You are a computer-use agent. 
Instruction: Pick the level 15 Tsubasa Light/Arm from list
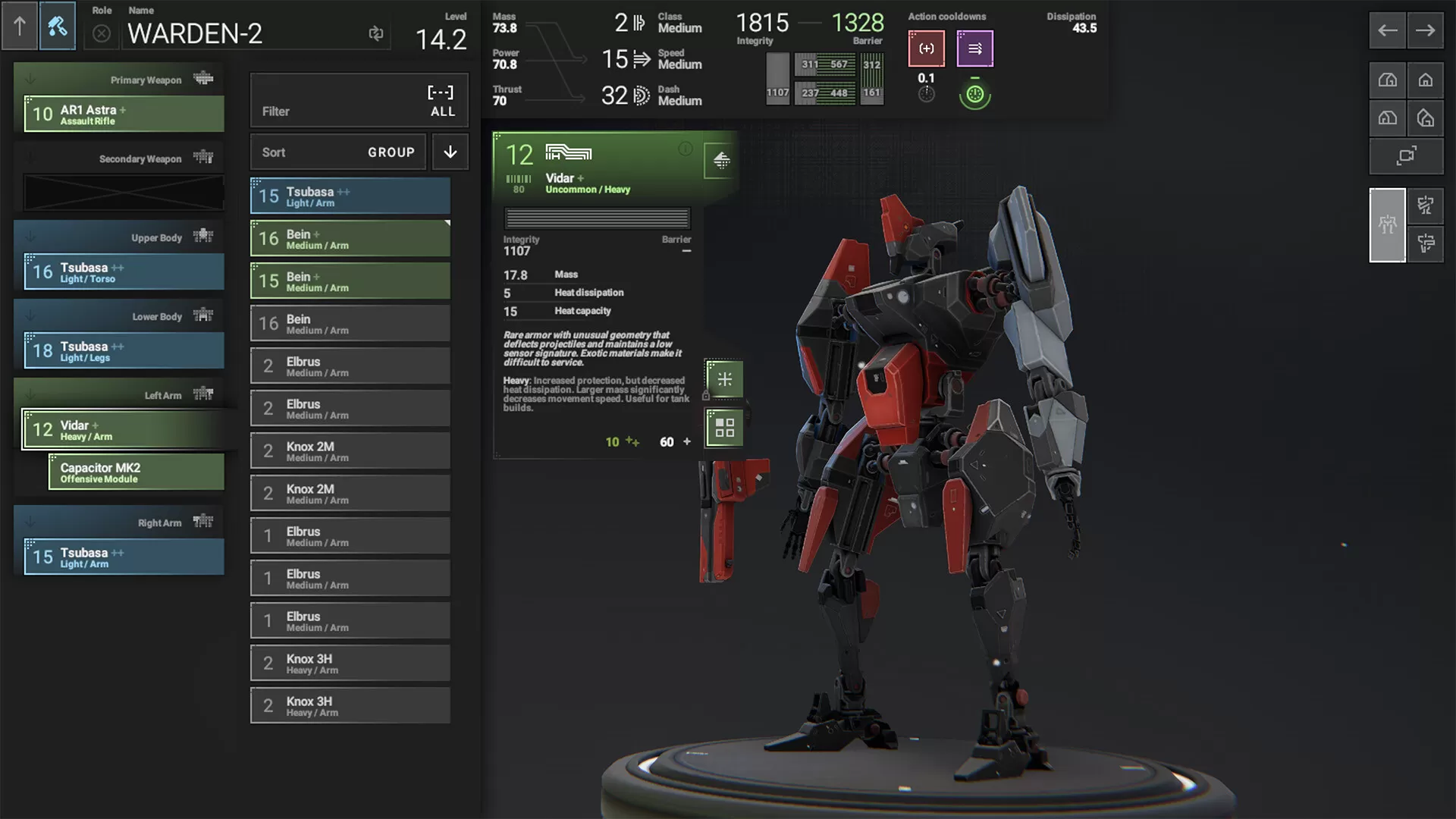click(350, 196)
